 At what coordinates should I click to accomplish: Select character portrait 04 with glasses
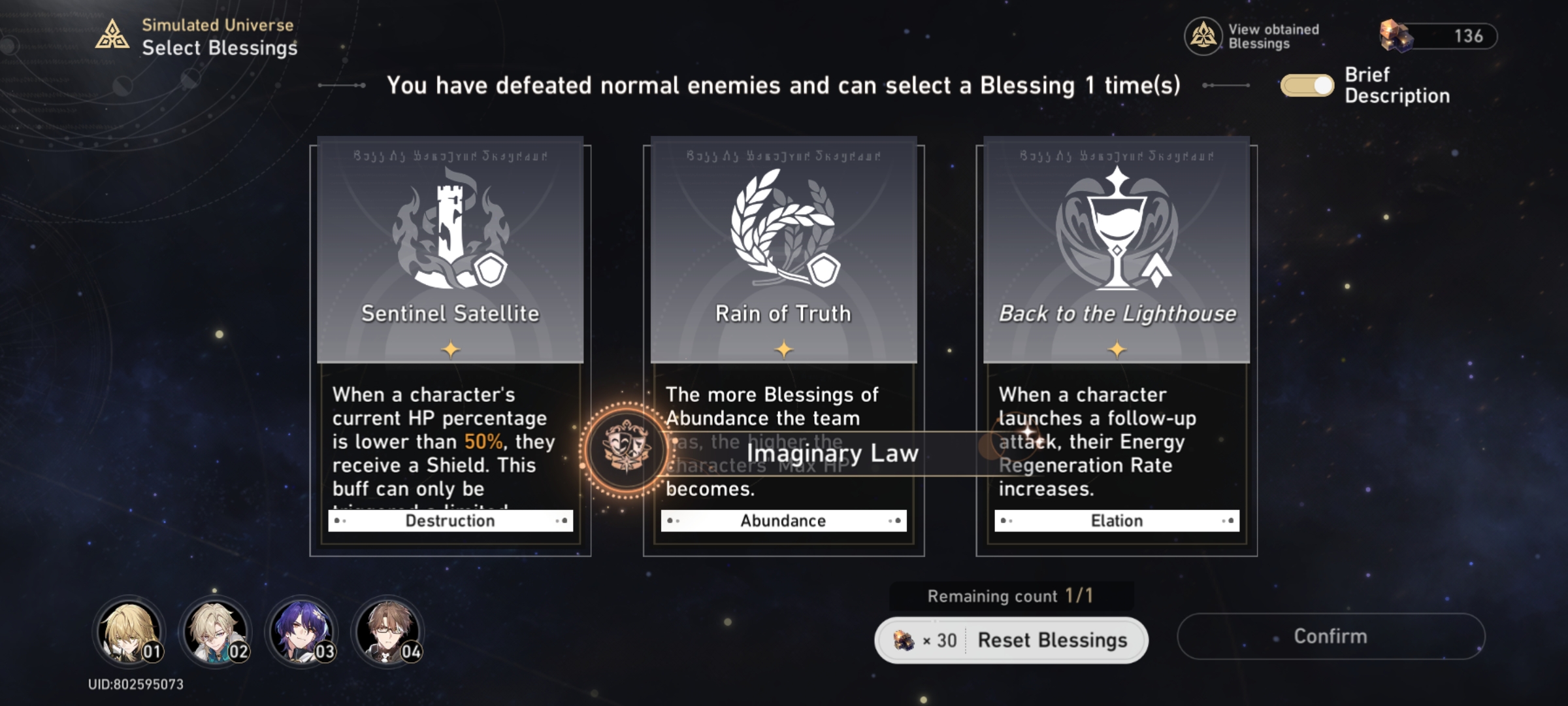[x=388, y=632]
